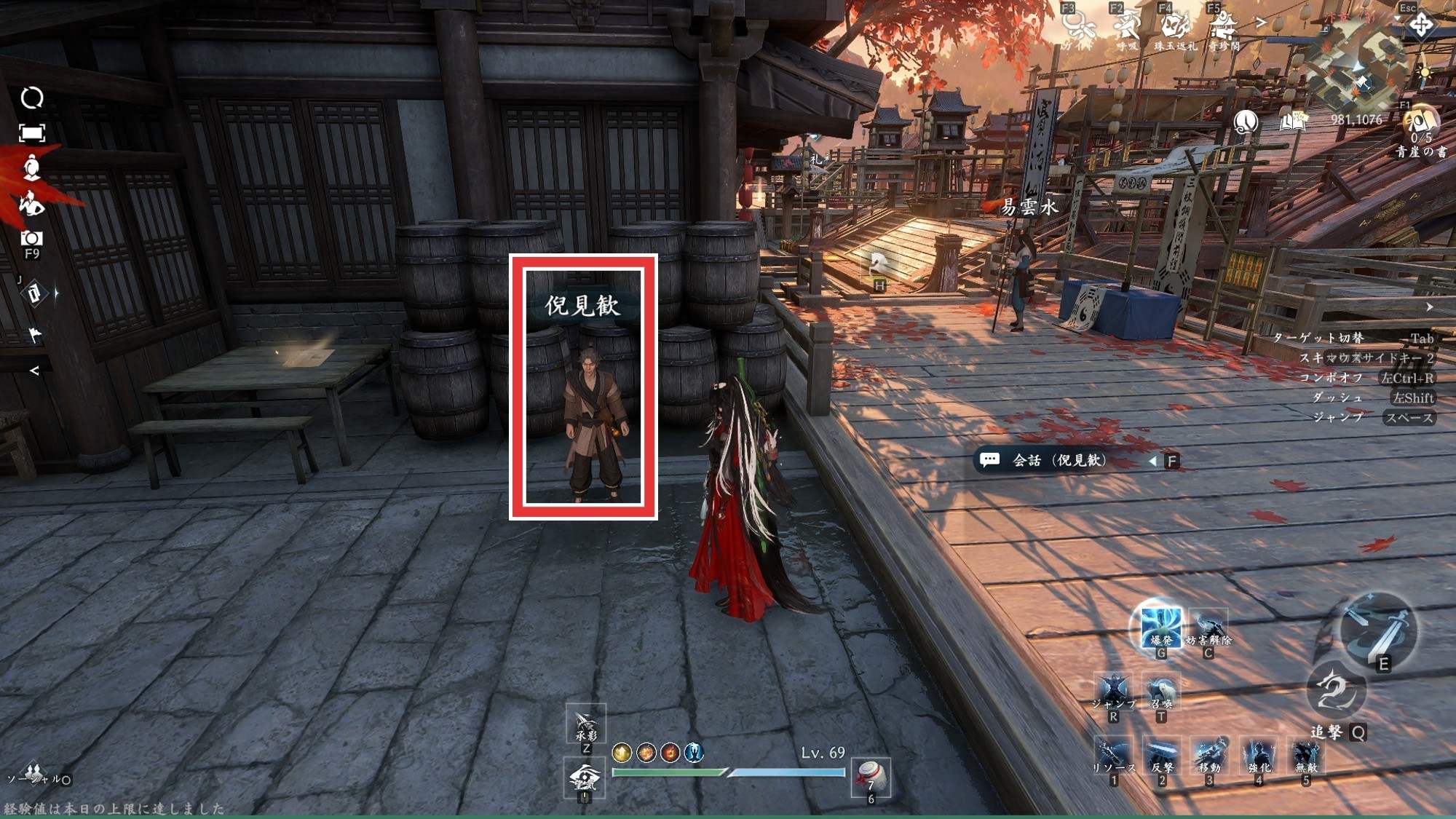
Task: Open the 青崖の書 book icon
Action: click(x=1420, y=122)
